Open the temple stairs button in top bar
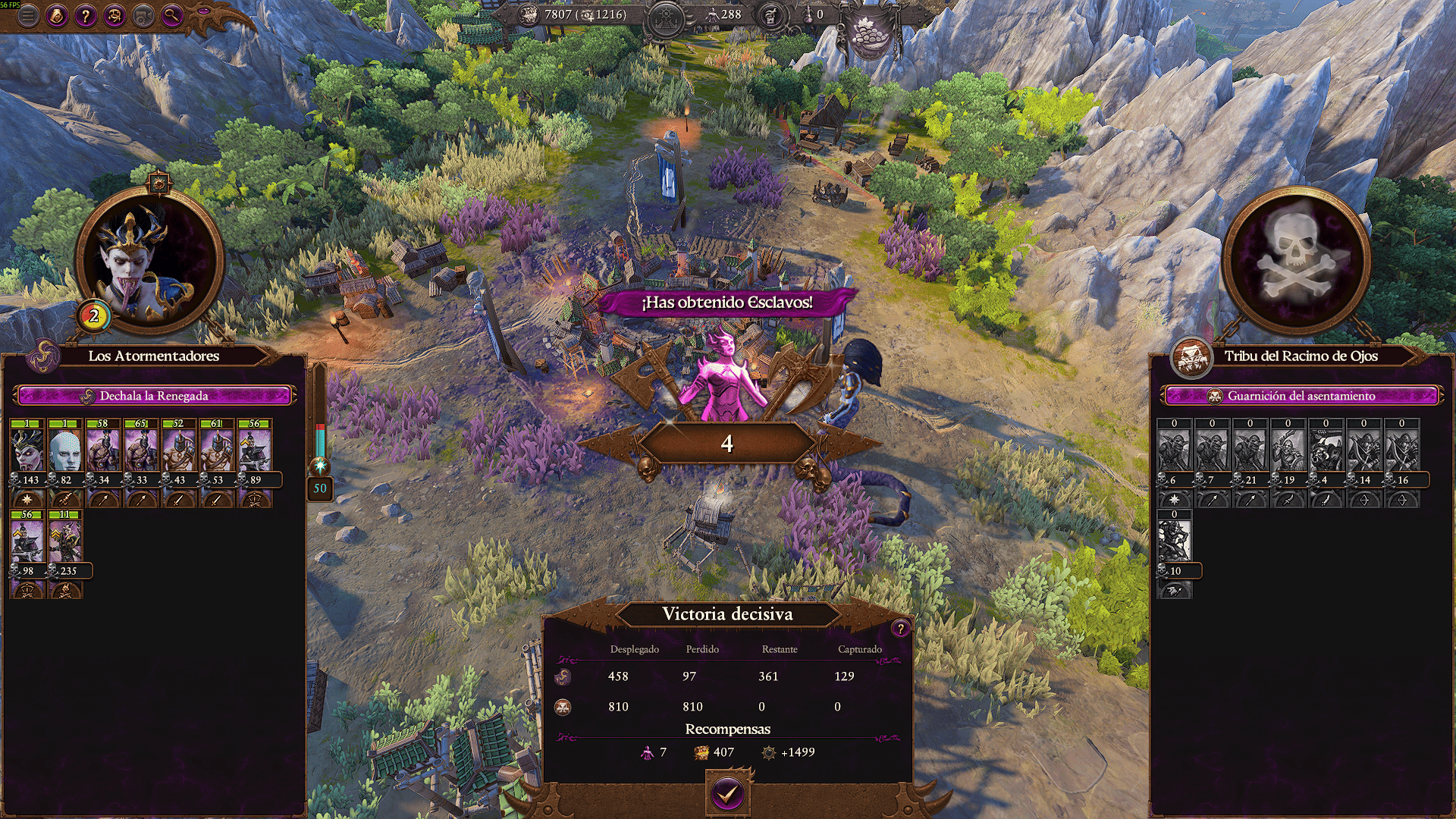The image size is (1456, 819). pyautogui.click(x=666, y=15)
